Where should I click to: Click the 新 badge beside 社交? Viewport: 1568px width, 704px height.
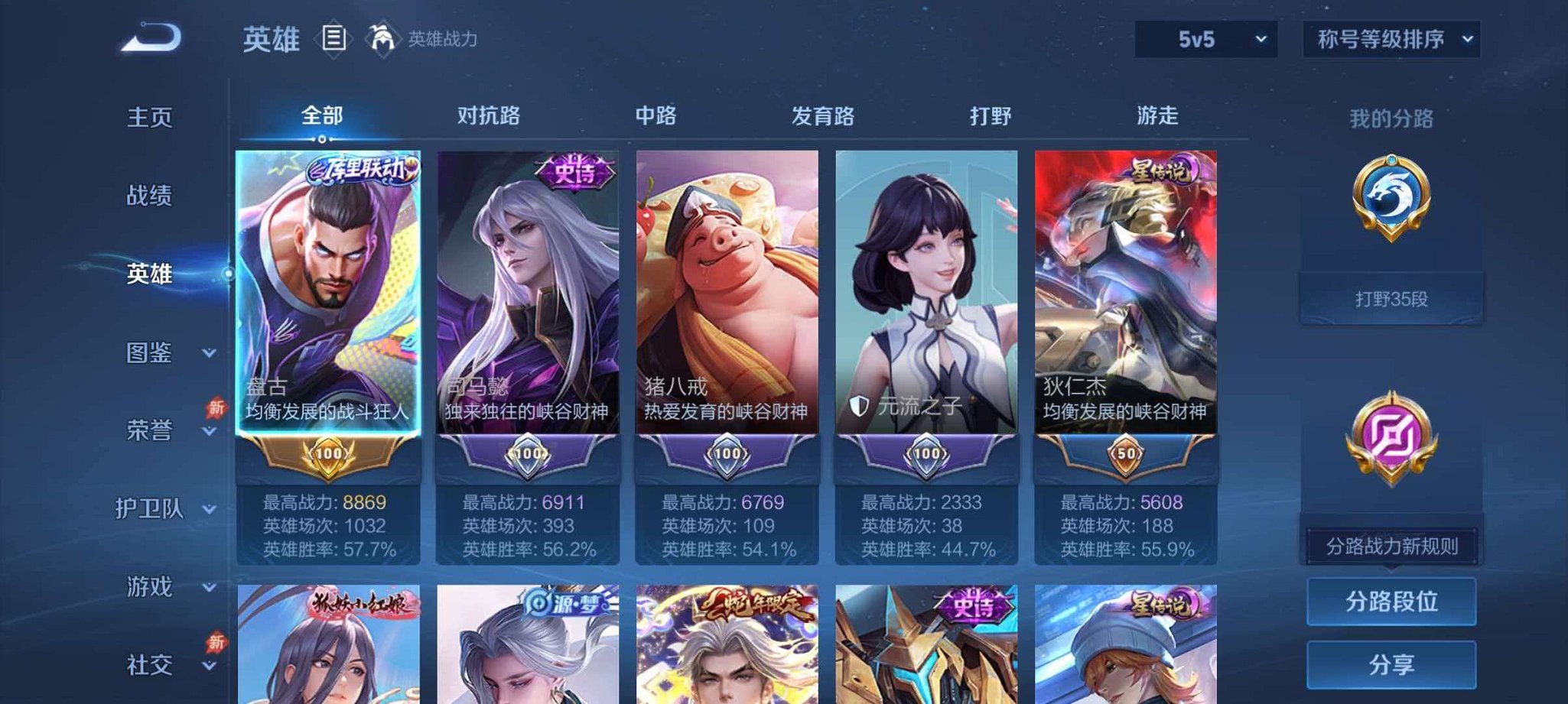point(216,641)
